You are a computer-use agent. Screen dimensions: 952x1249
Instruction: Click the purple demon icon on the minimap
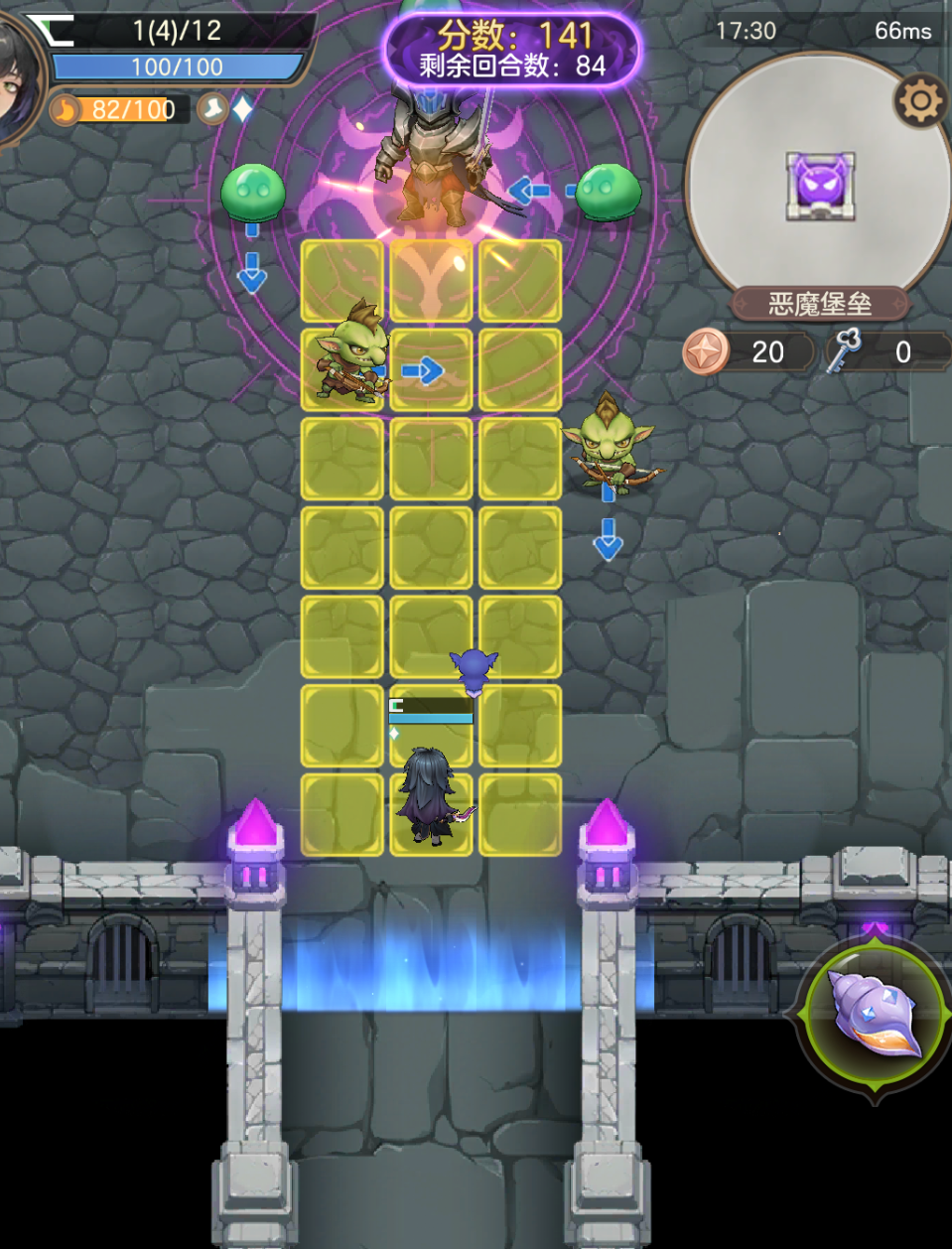pos(821,186)
